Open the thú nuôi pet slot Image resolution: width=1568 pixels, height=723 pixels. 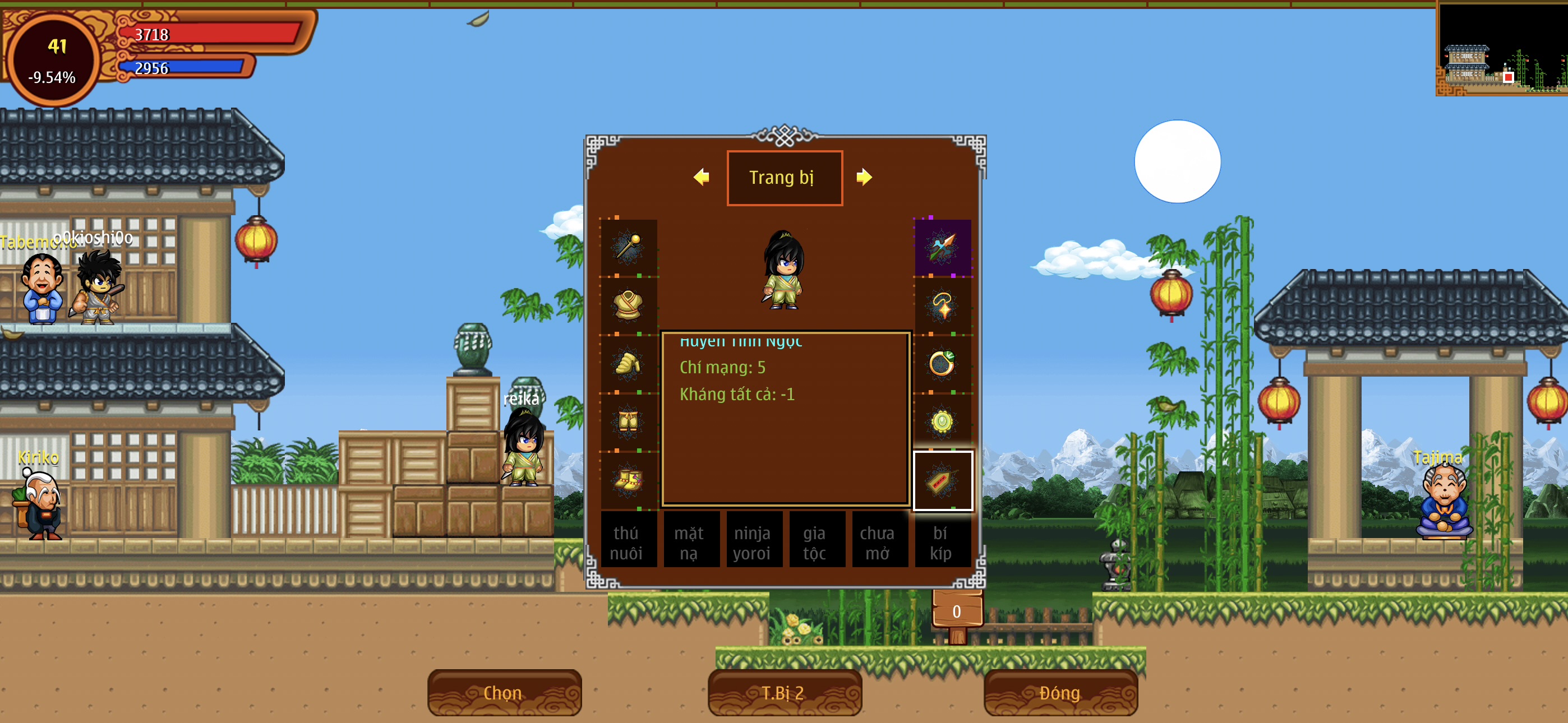click(627, 541)
